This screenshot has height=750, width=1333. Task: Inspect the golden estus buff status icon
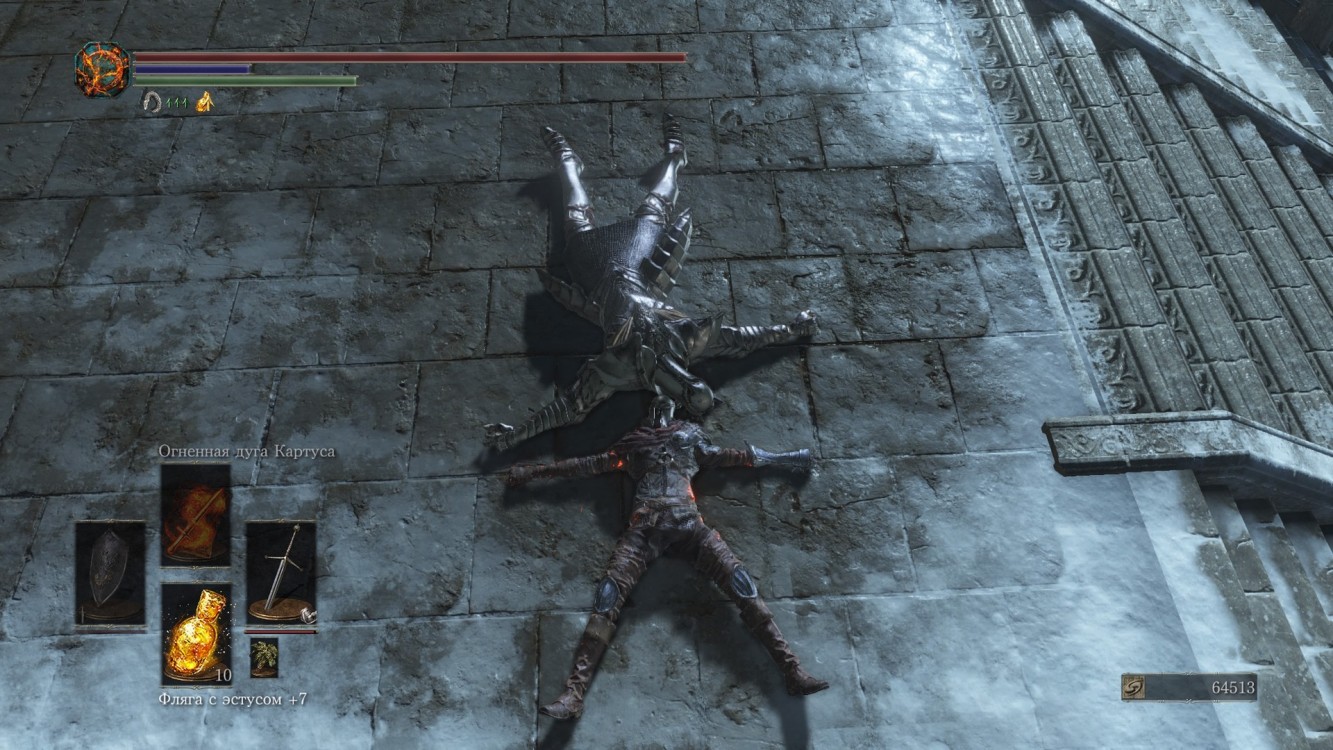(x=205, y=102)
